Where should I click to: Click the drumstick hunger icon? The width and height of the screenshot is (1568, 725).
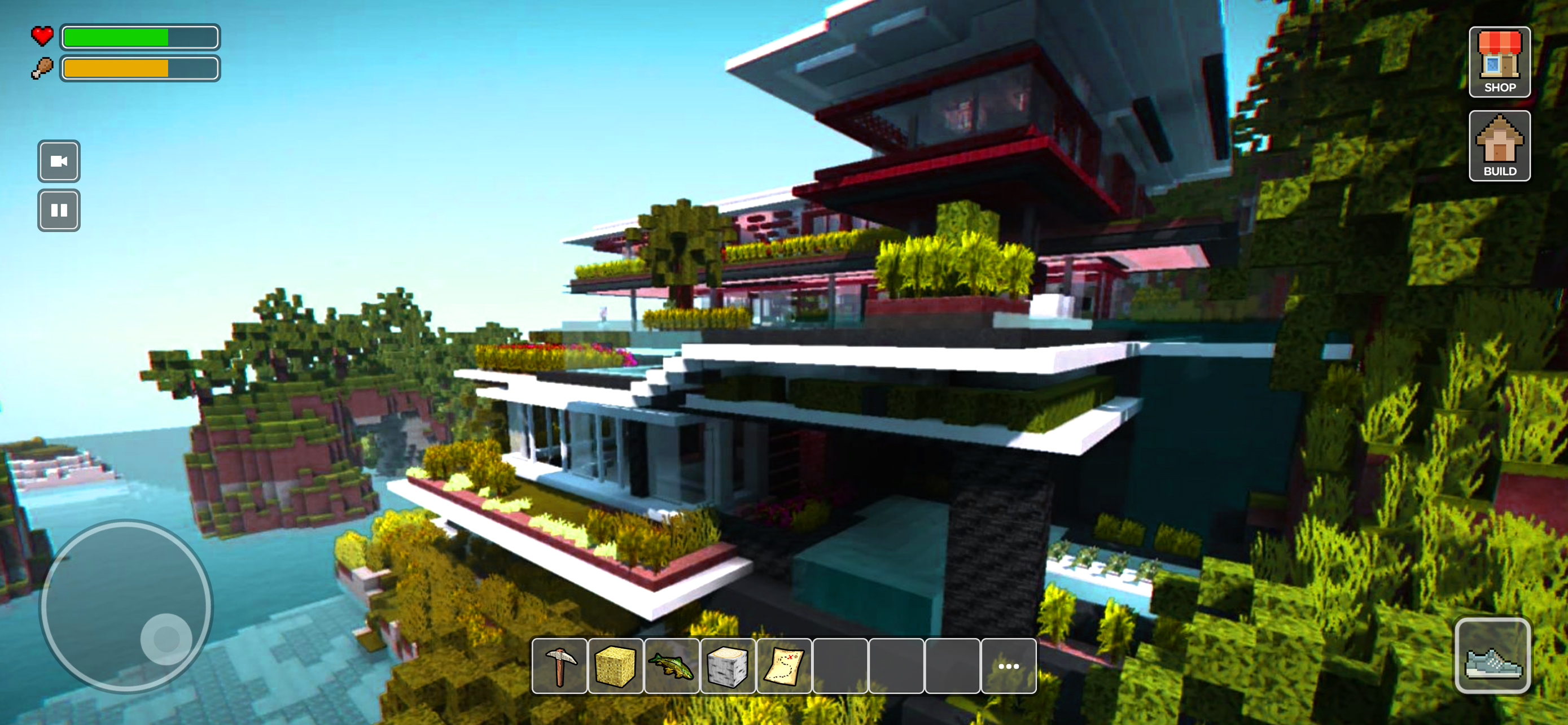click(x=41, y=67)
